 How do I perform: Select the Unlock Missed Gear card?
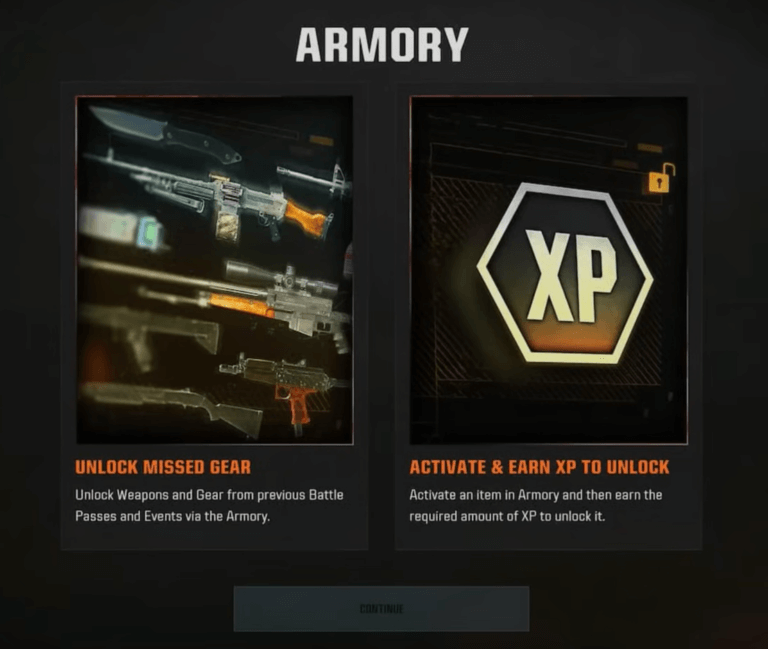coord(214,315)
